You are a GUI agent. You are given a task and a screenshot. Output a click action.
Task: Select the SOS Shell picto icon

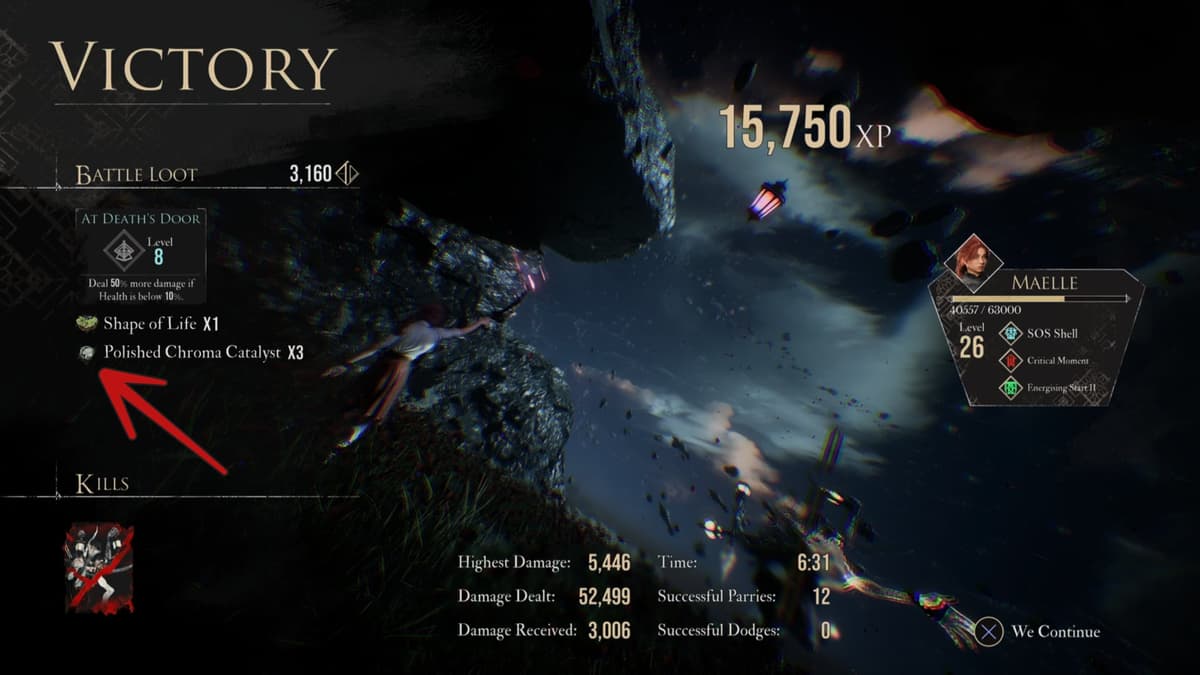(1009, 333)
